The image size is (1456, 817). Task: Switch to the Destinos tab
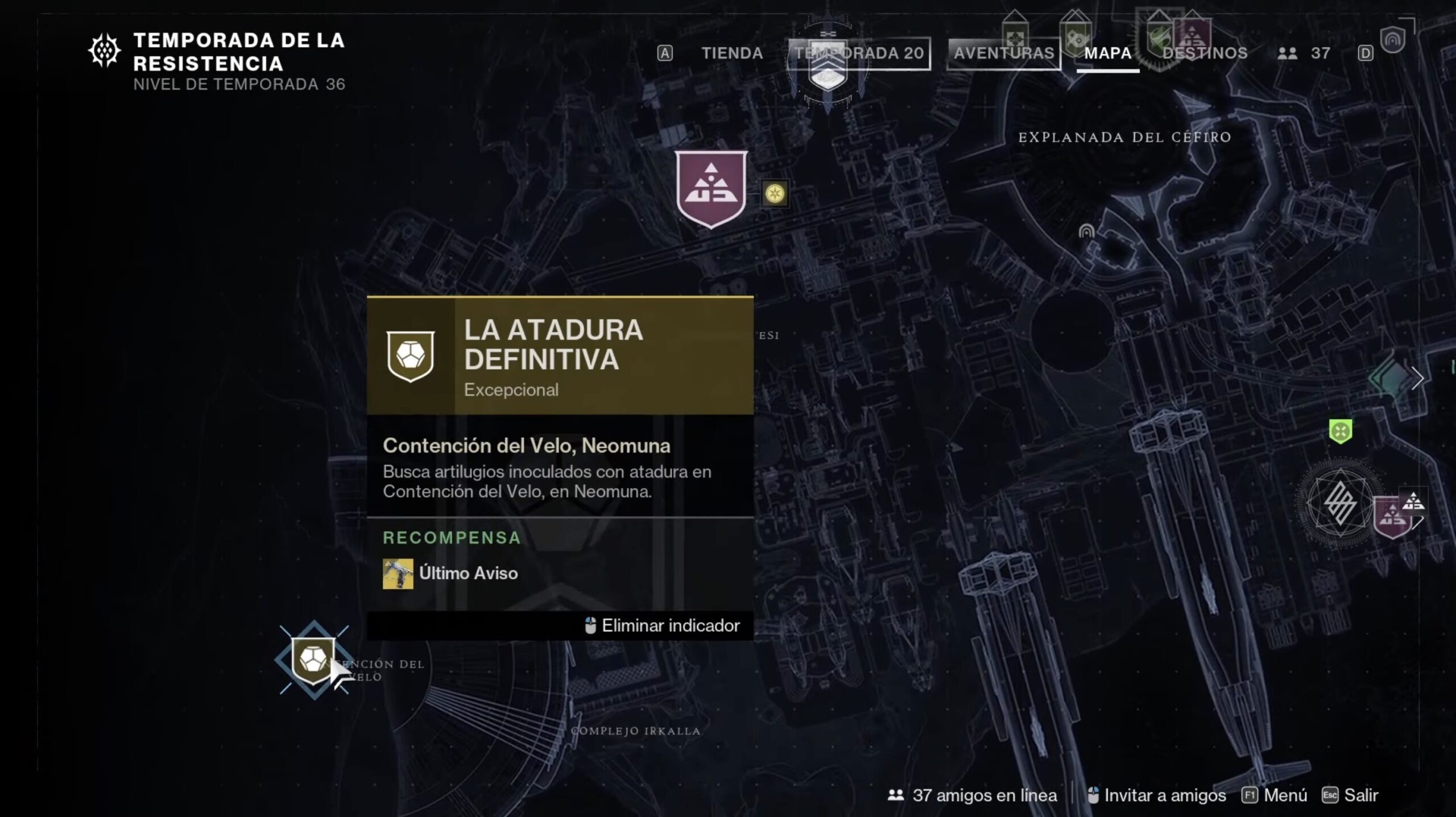point(1205,53)
